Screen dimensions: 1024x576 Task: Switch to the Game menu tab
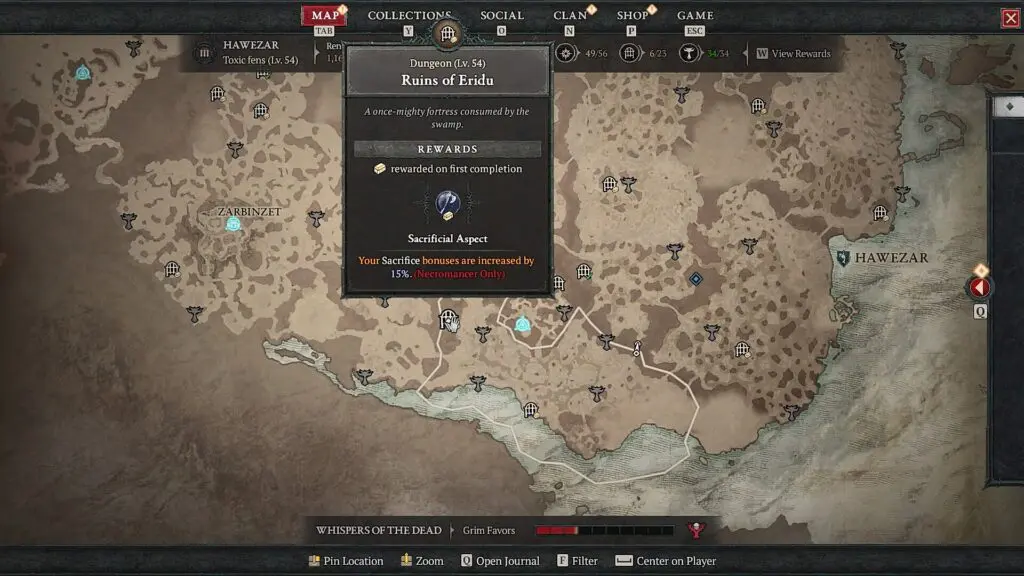tap(695, 16)
